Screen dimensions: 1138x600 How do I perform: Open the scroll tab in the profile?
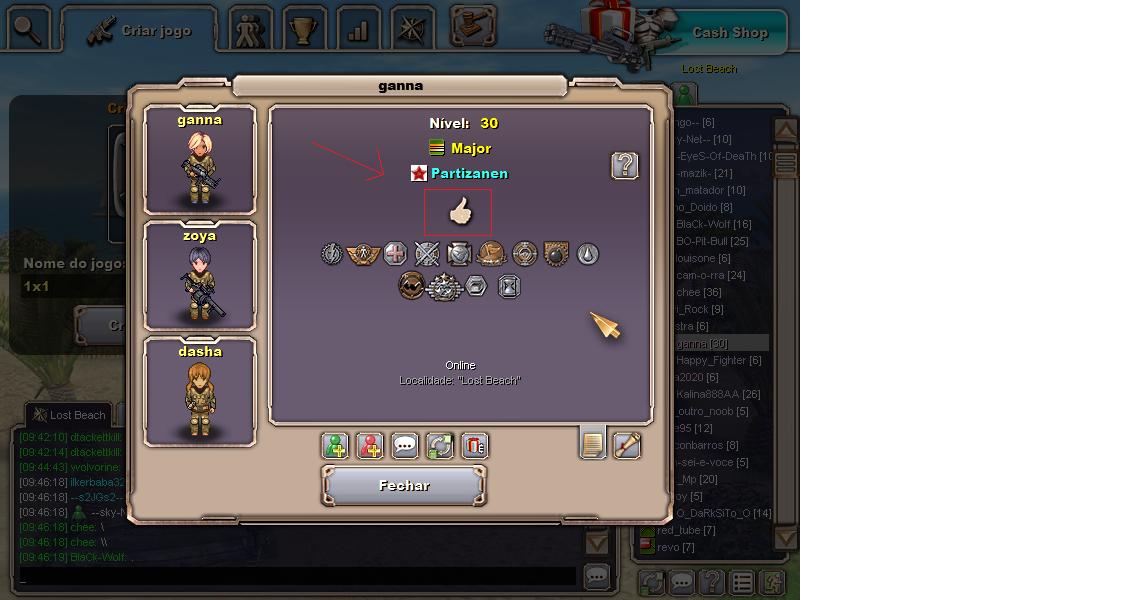click(627, 445)
